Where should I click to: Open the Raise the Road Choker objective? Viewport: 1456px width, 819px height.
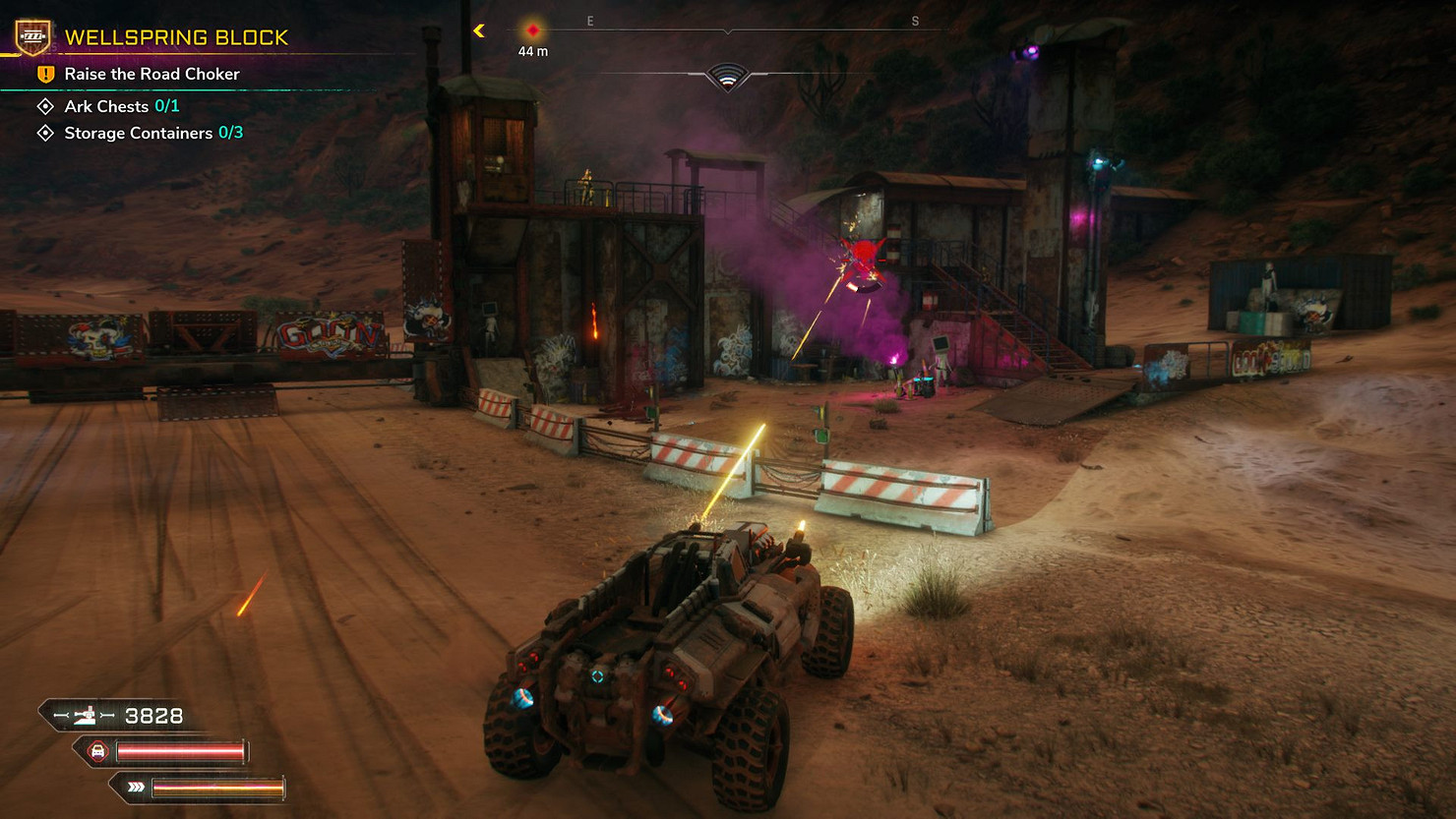[x=152, y=75]
